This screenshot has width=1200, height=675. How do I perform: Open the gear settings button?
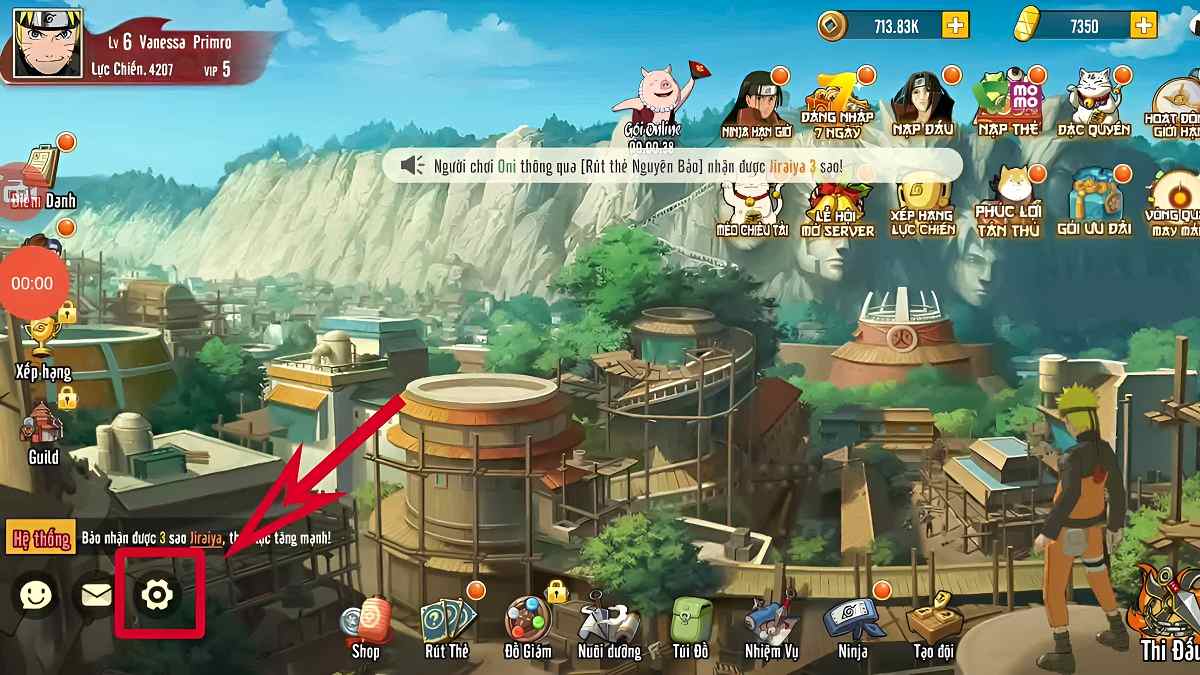click(157, 595)
